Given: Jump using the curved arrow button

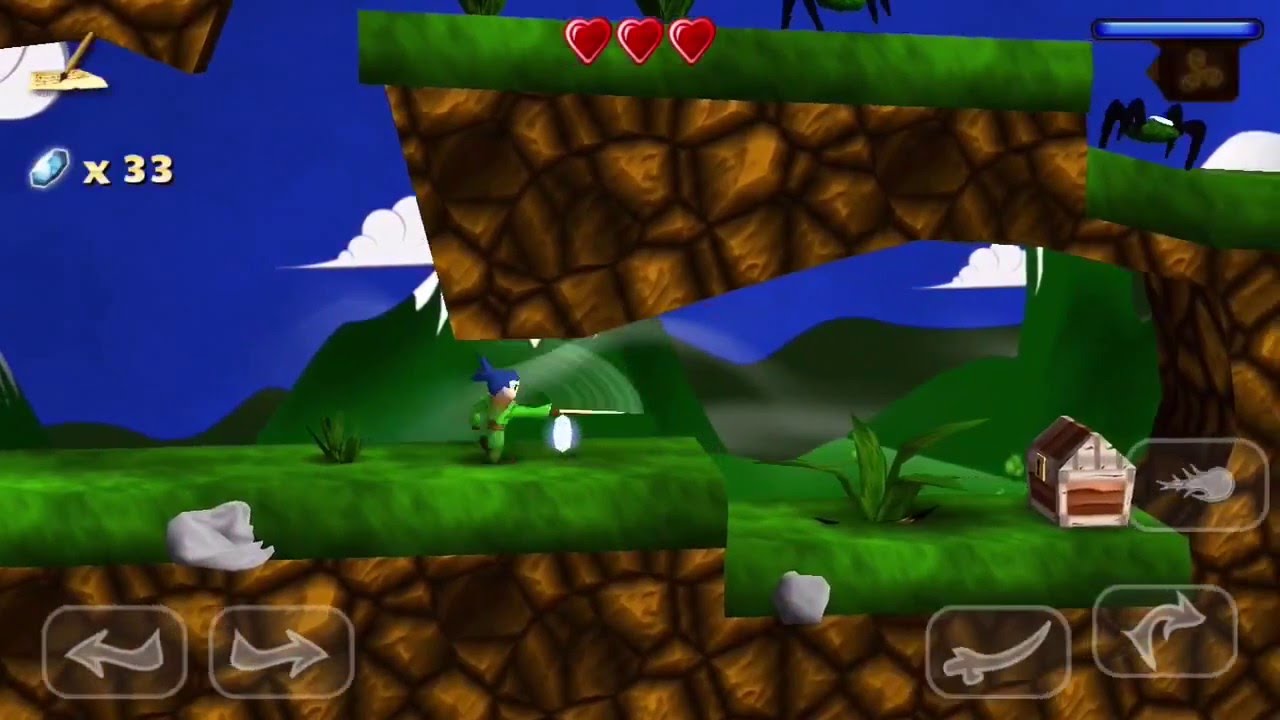Looking at the screenshot, I should (1166, 632).
